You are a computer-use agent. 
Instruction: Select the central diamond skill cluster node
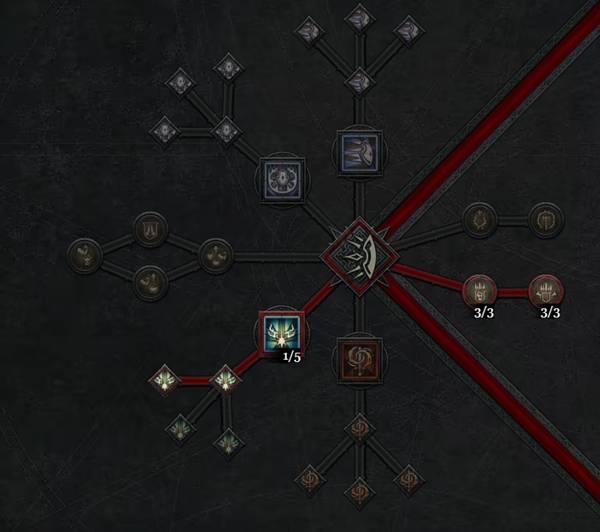356,253
